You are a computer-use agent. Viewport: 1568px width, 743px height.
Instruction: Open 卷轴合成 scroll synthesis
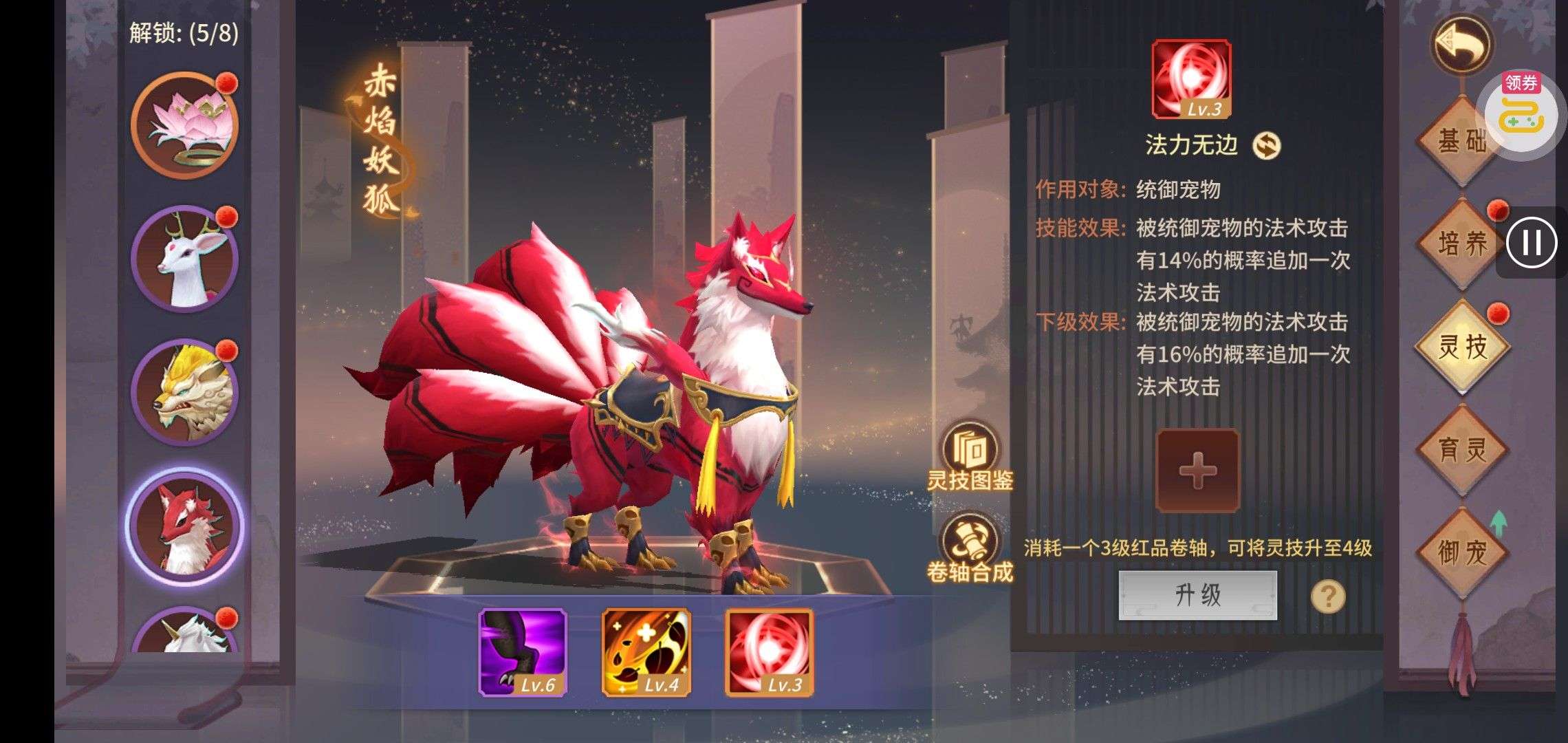970,548
